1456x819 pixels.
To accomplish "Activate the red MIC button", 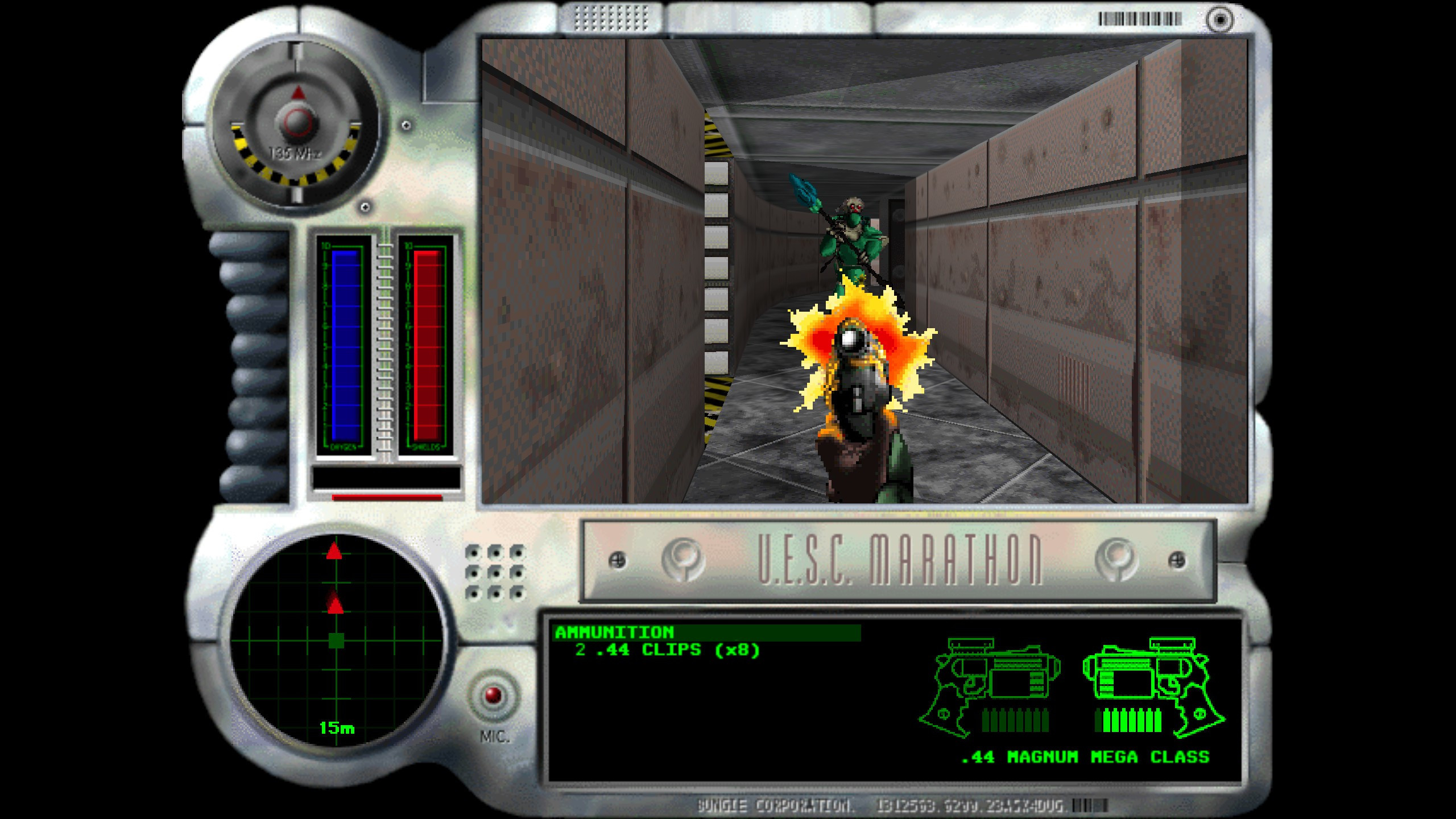I will click(x=493, y=695).
